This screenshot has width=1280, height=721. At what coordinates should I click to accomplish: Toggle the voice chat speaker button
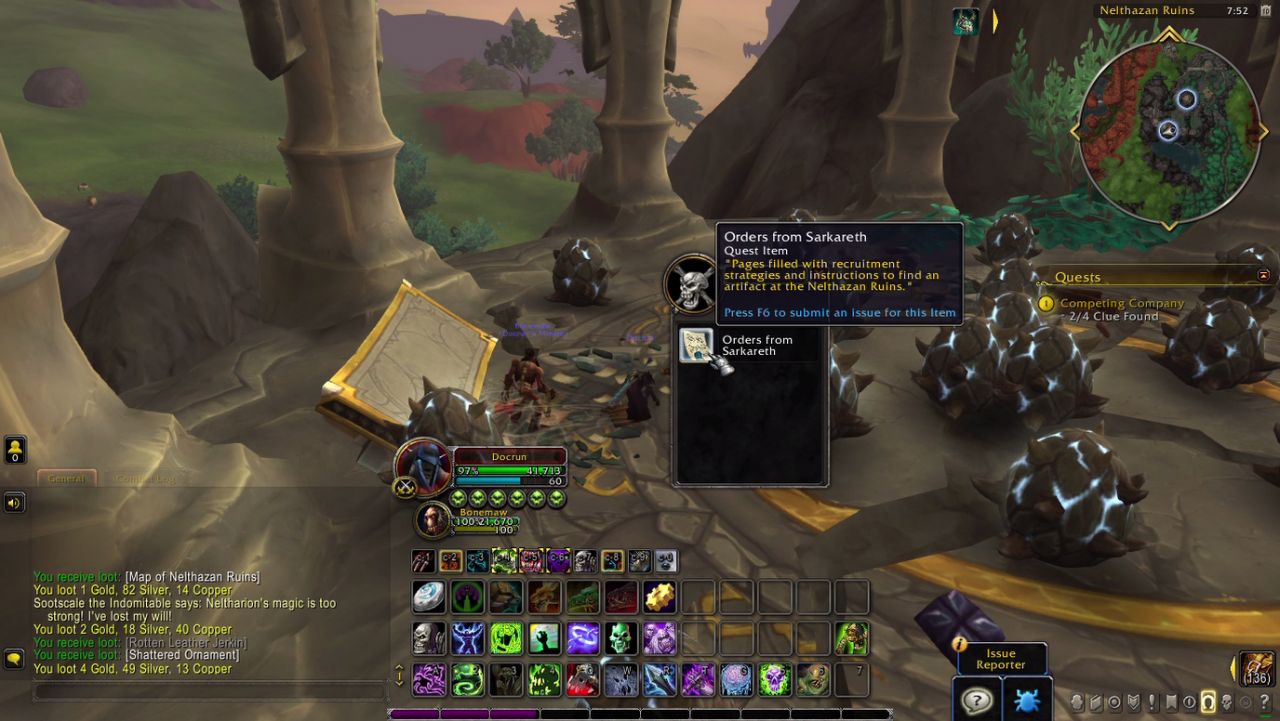point(14,502)
